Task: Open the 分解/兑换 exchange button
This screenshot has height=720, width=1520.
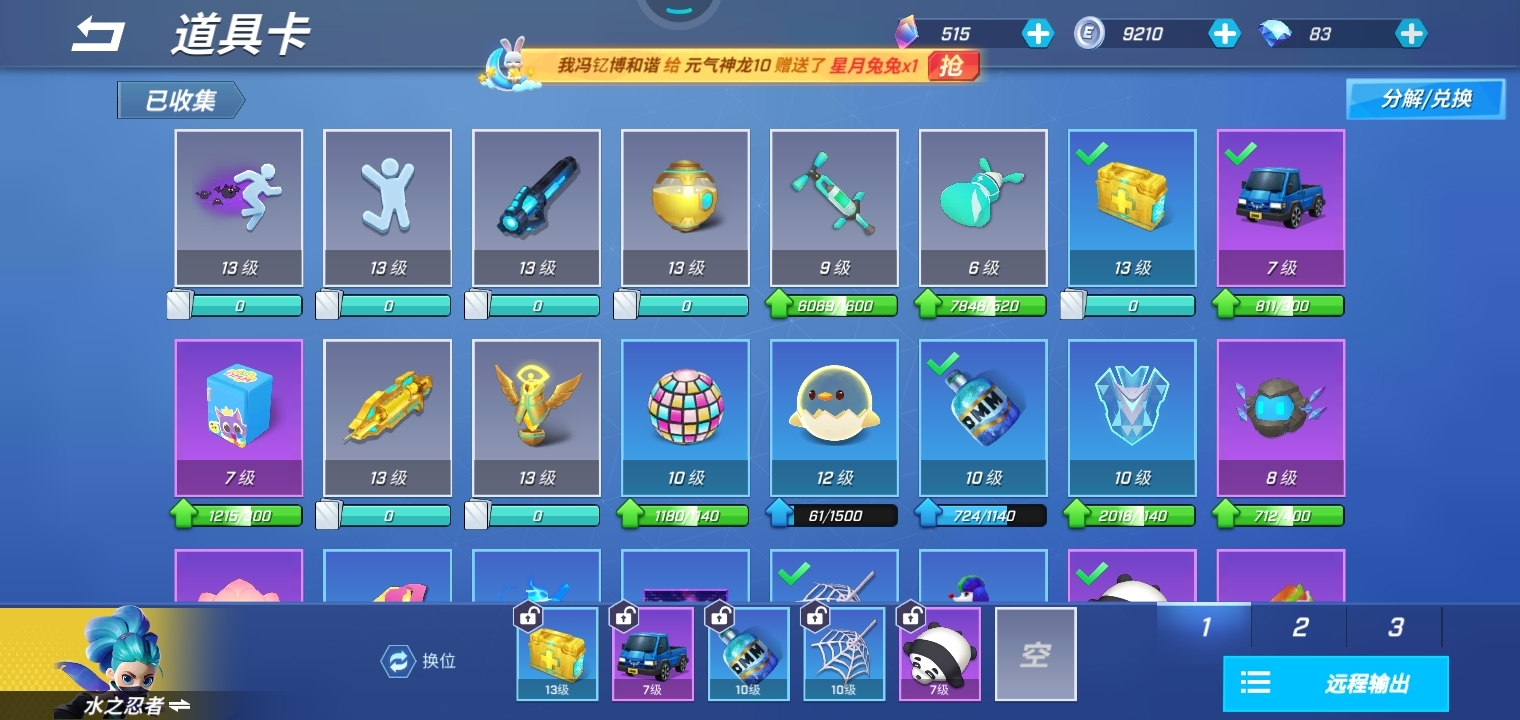Action: (1425, 99)
